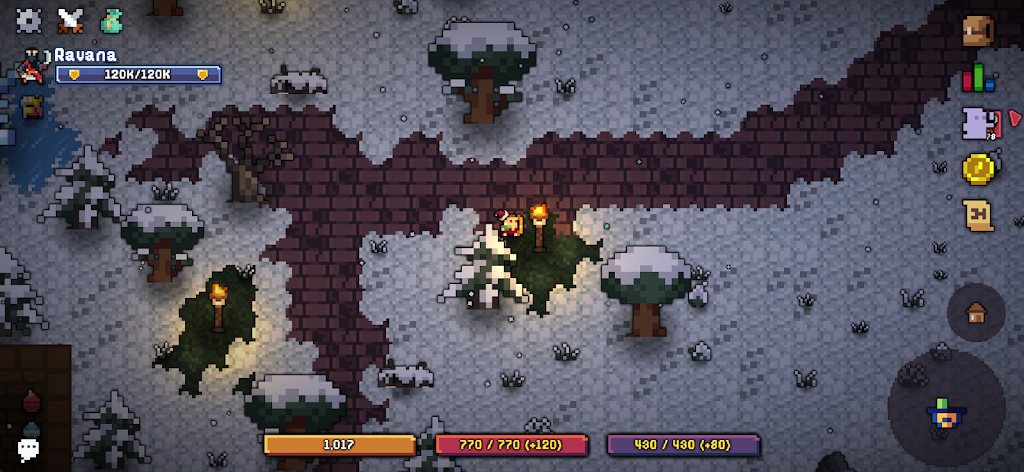Open the settings gear menu
Screen dimensions: 1024x472
point(29,19)
